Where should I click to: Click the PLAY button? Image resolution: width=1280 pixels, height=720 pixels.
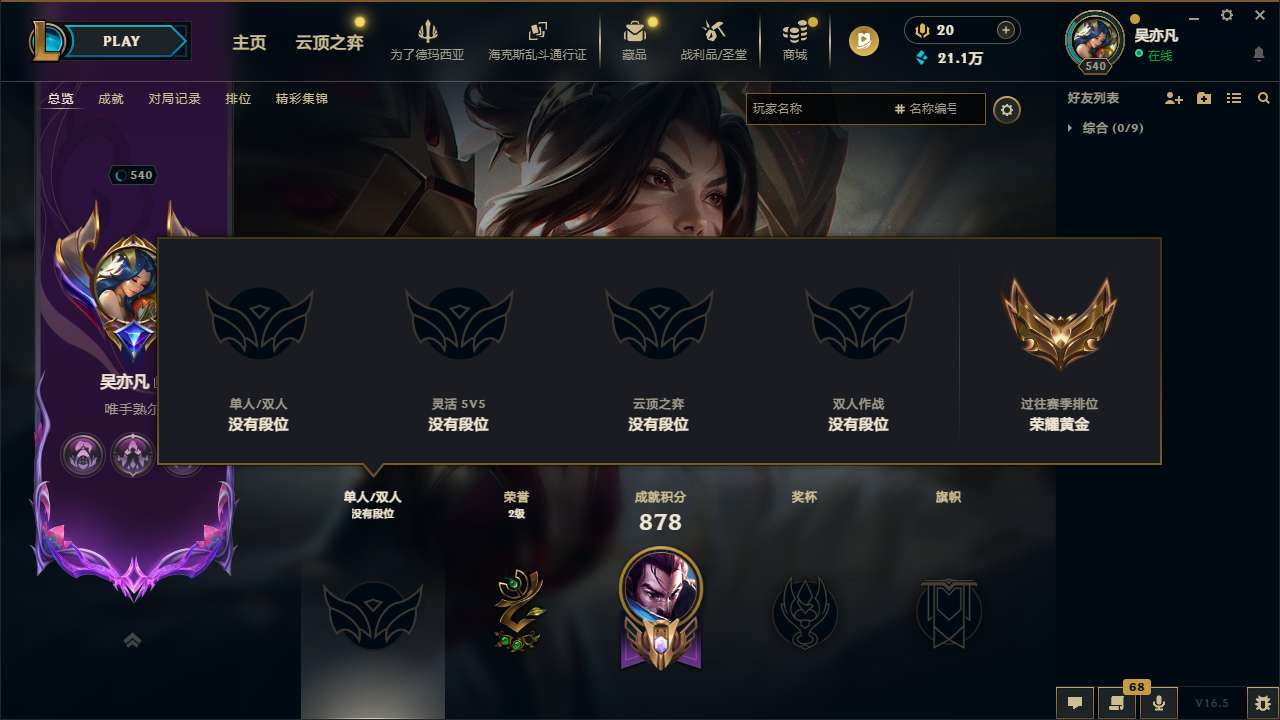(122, 41)
